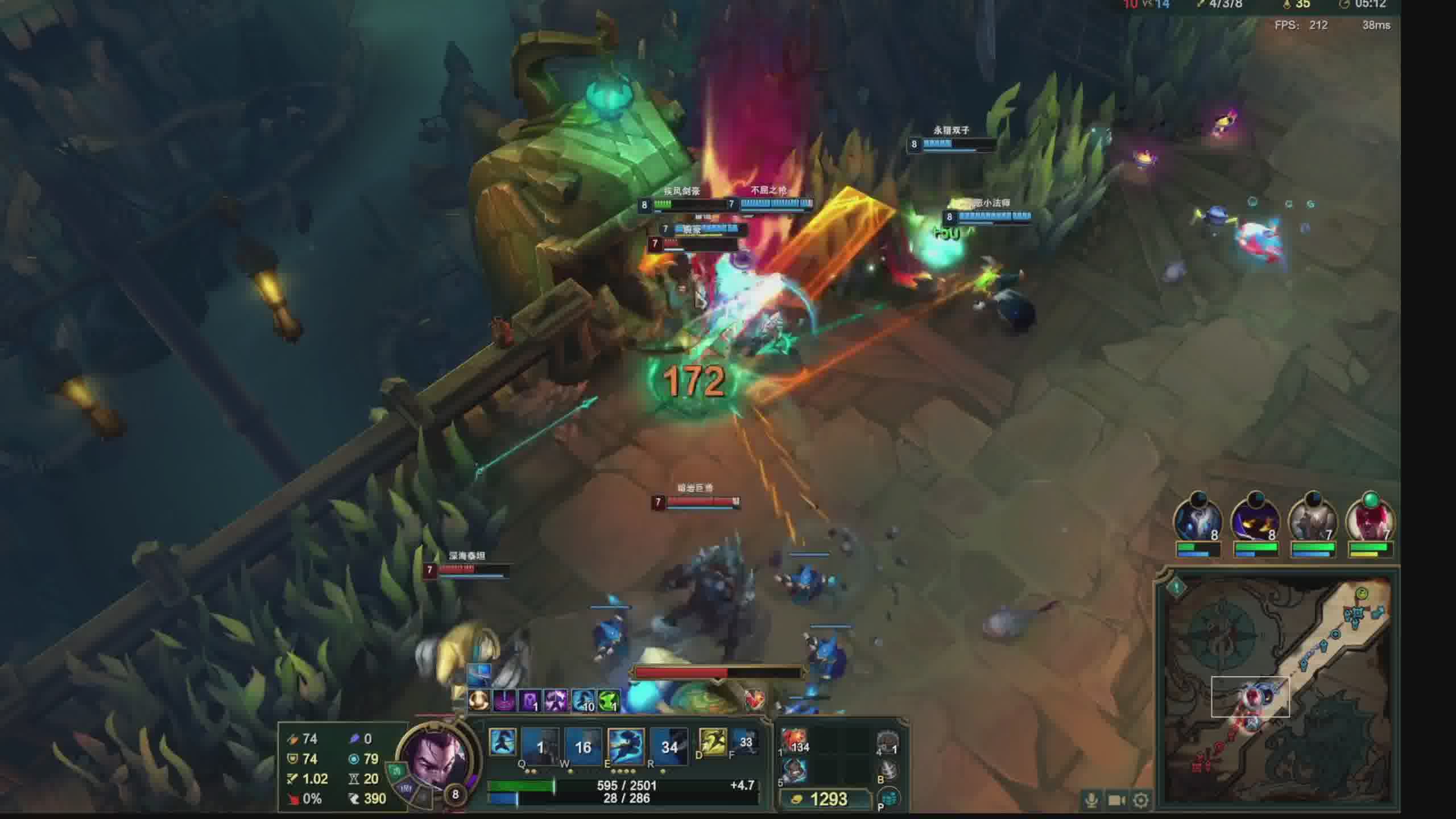Click the passive ability icon beside Q
1456x819 pixels.
(x=503, y=742)
